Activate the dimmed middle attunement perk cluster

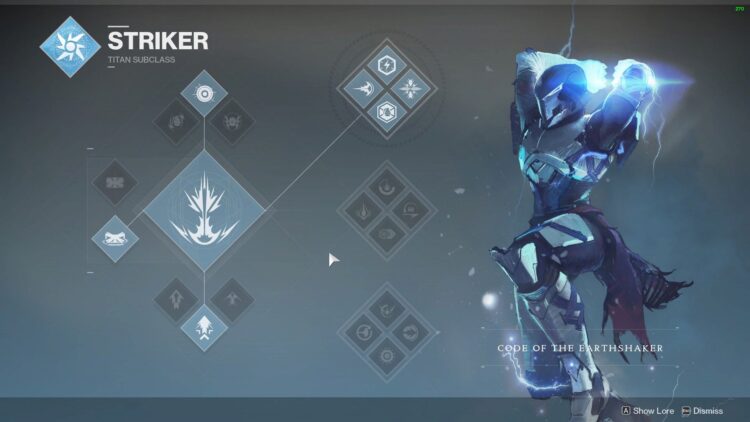coord(386,211)
